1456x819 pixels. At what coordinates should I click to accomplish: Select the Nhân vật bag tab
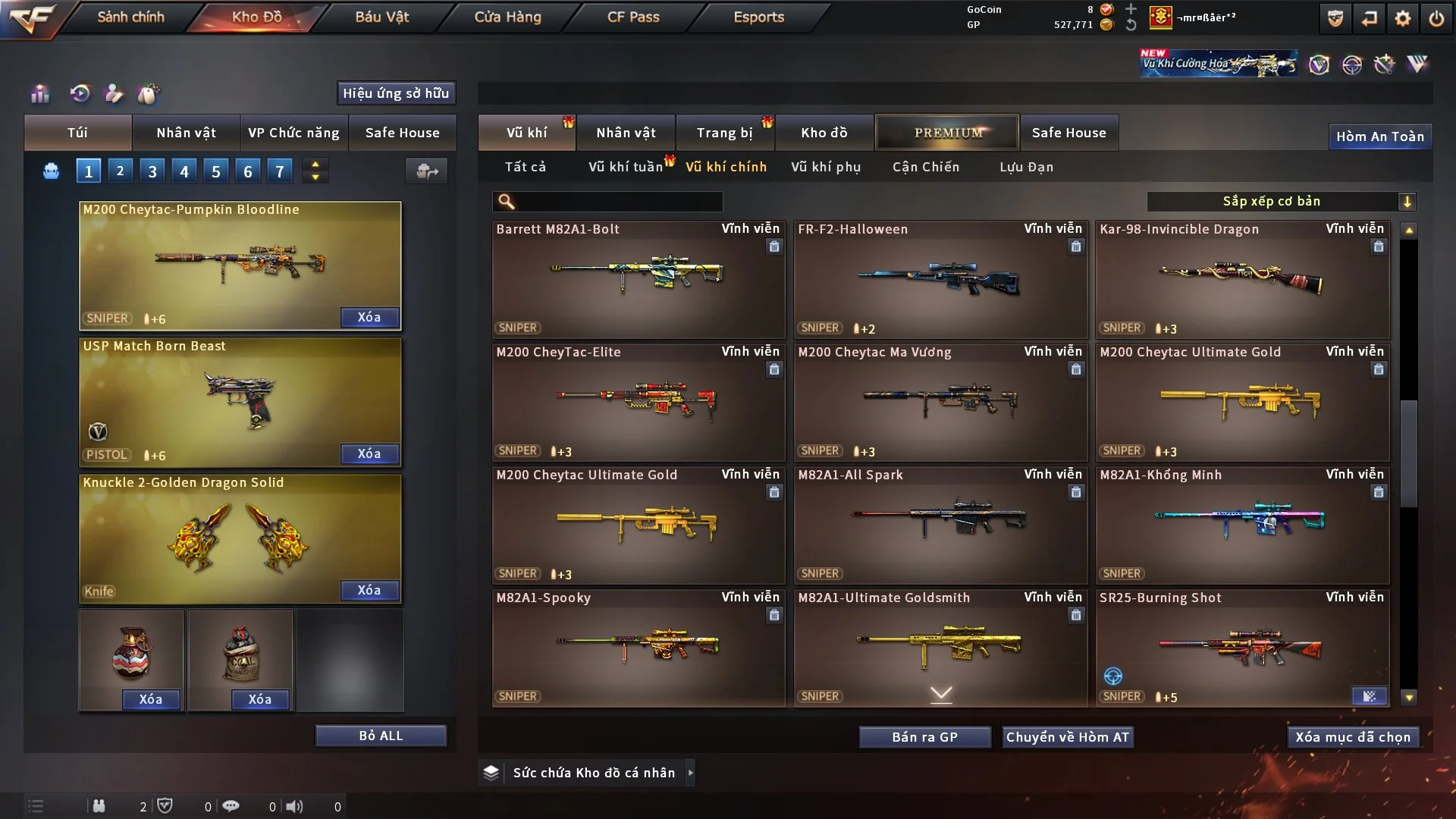[x=186, y=133]
